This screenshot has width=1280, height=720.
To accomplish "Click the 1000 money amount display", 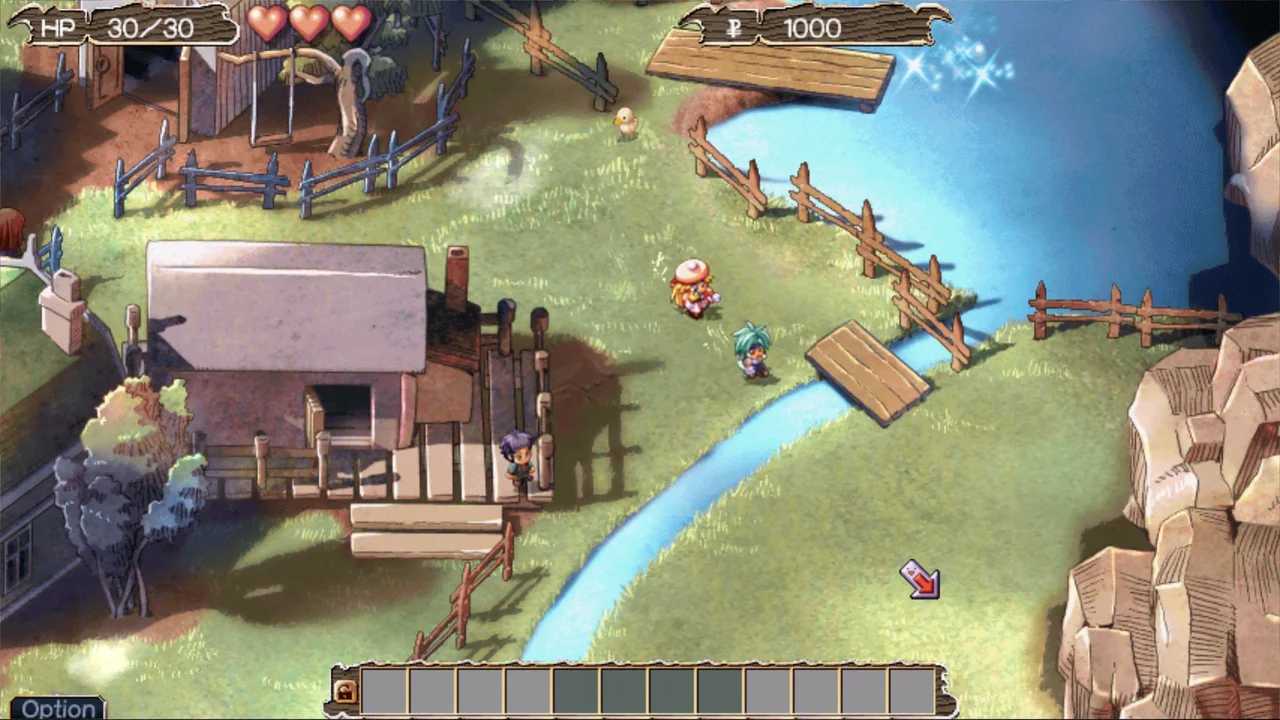I will click(812, 28).
